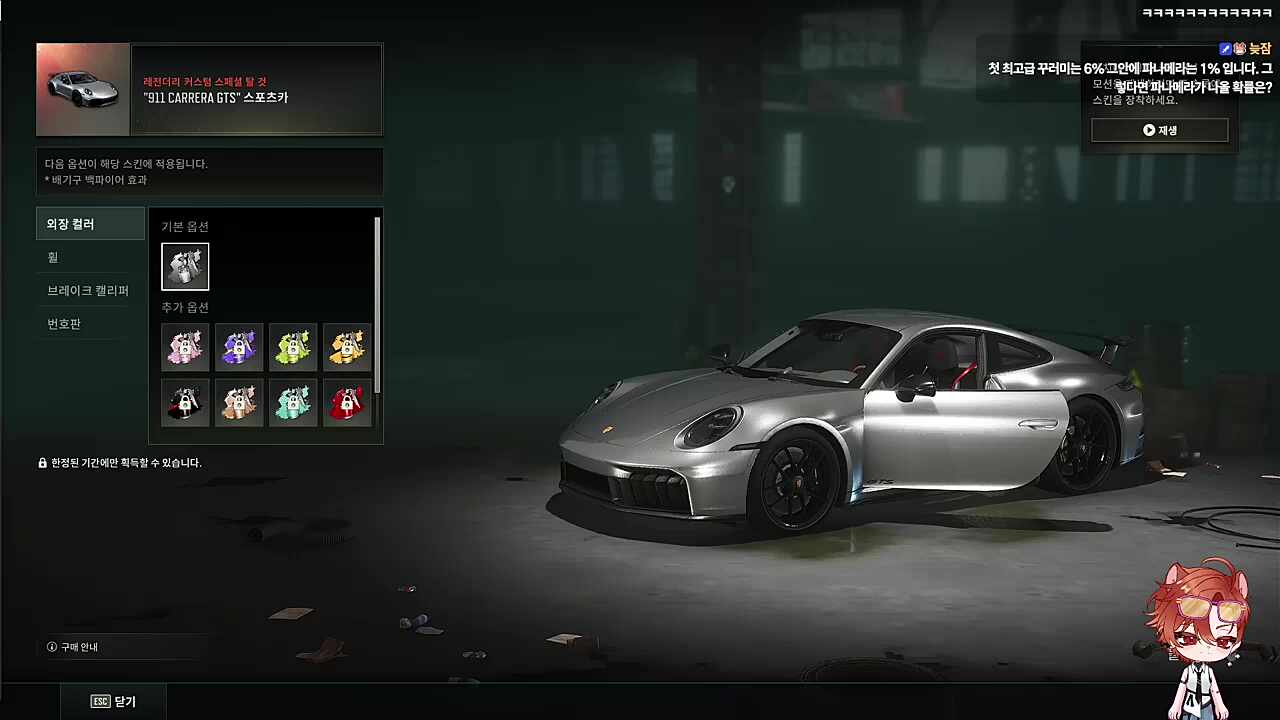
Task: Select the locked mint teal paint color
Action: click(x=293, y=402)
